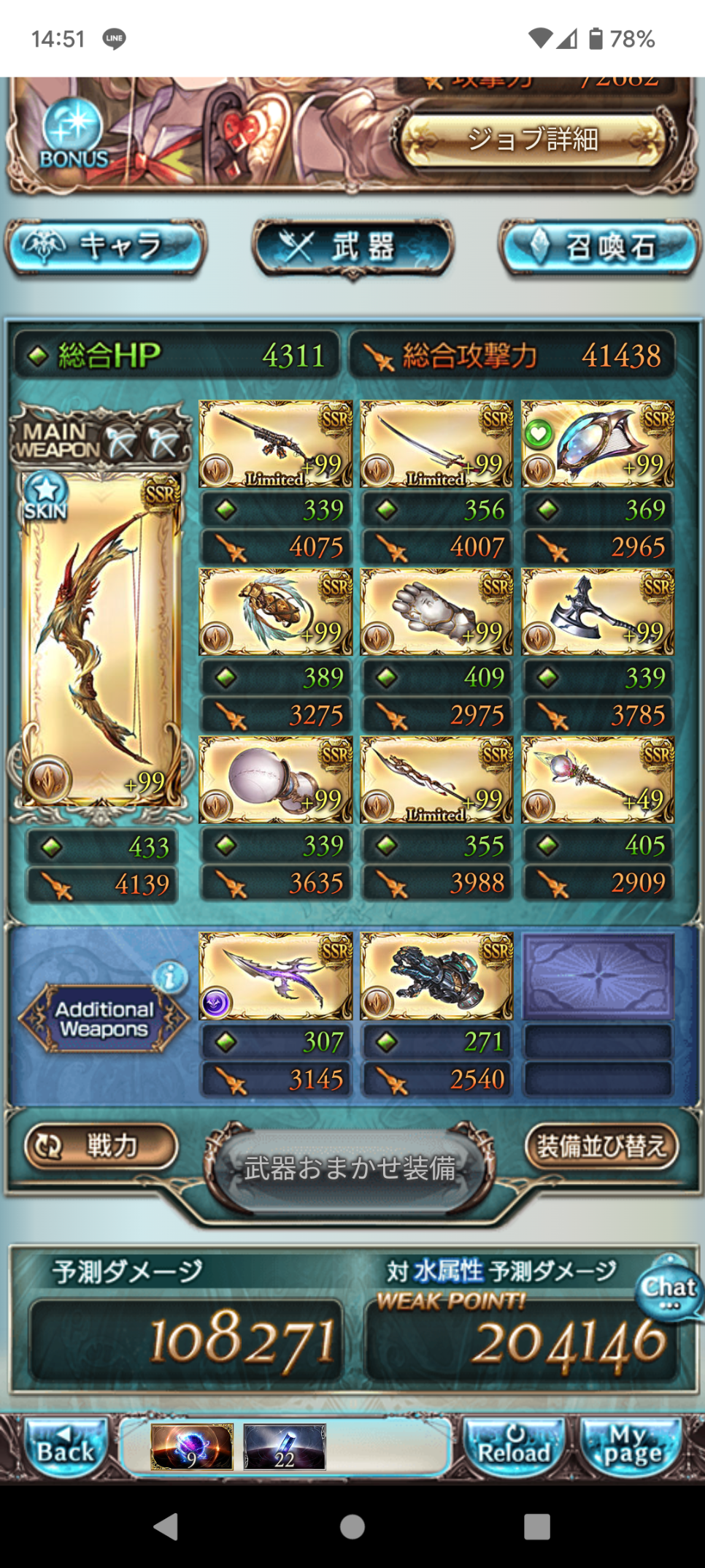Pick the crystal orb weapon slot

click(x=275, y=780)
